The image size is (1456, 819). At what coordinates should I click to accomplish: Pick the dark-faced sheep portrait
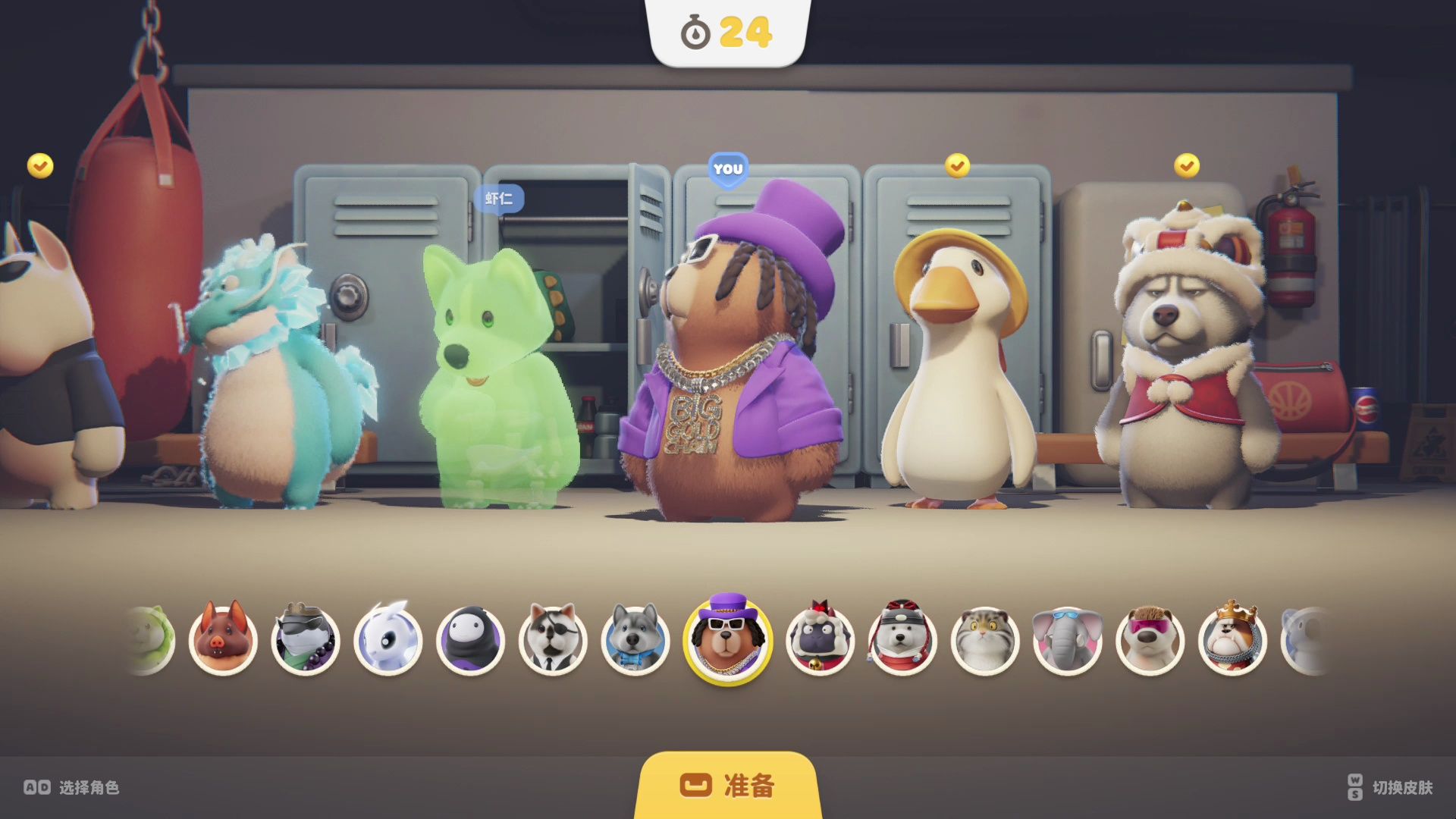pos(820,640)
